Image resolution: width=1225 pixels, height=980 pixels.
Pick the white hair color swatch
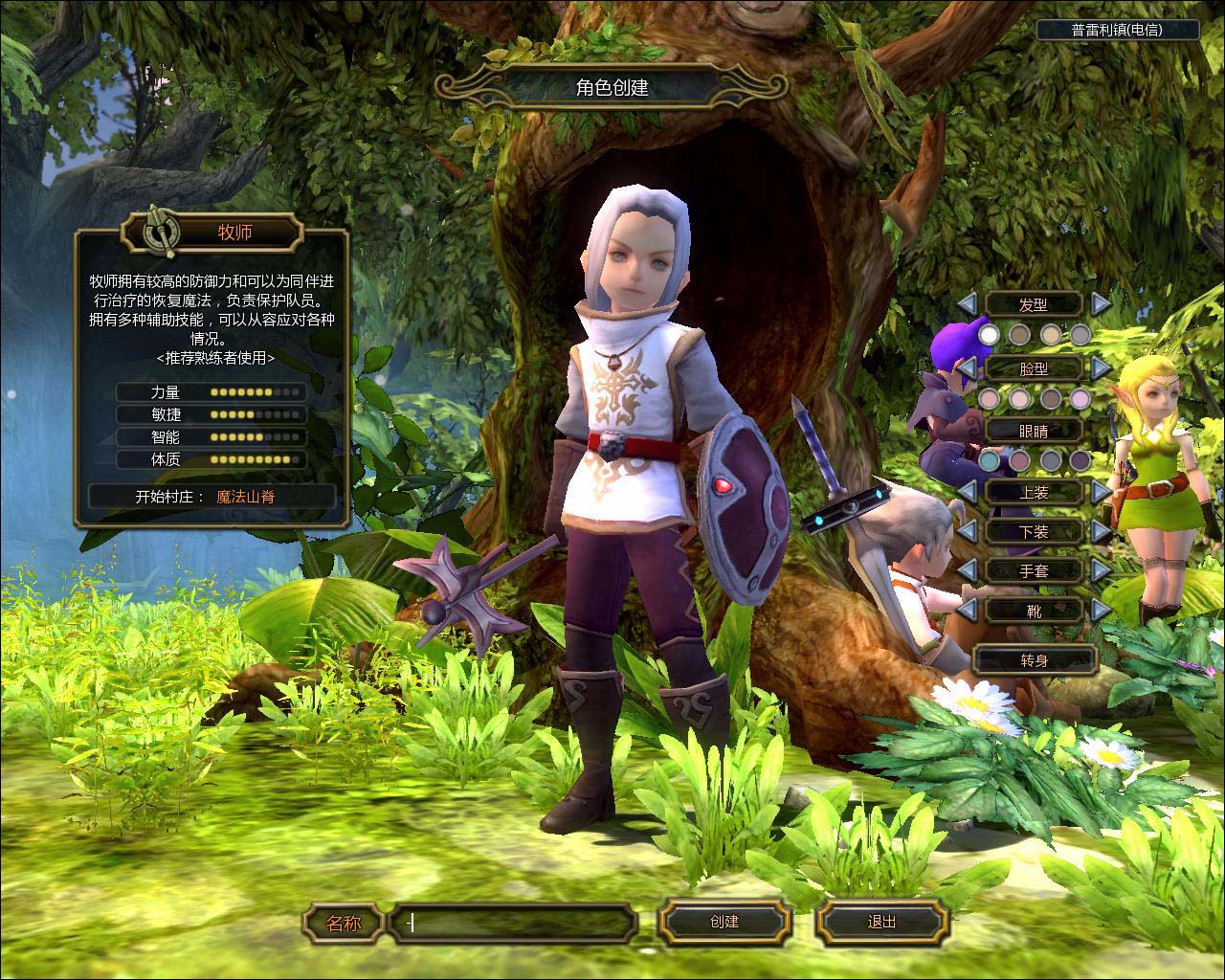coord(989,334)
